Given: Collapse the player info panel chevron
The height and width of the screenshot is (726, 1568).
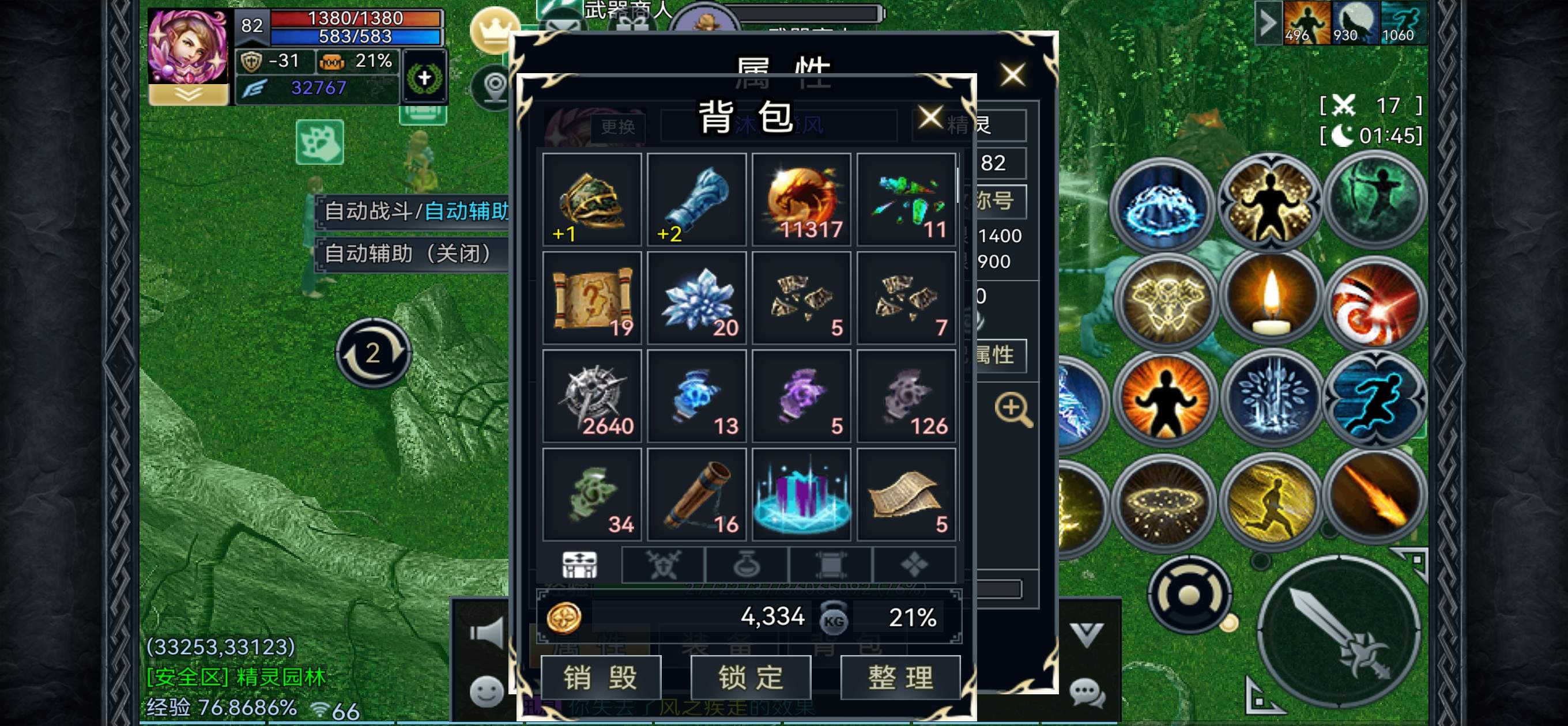Looking at the screenshot, I should (187, 94).
